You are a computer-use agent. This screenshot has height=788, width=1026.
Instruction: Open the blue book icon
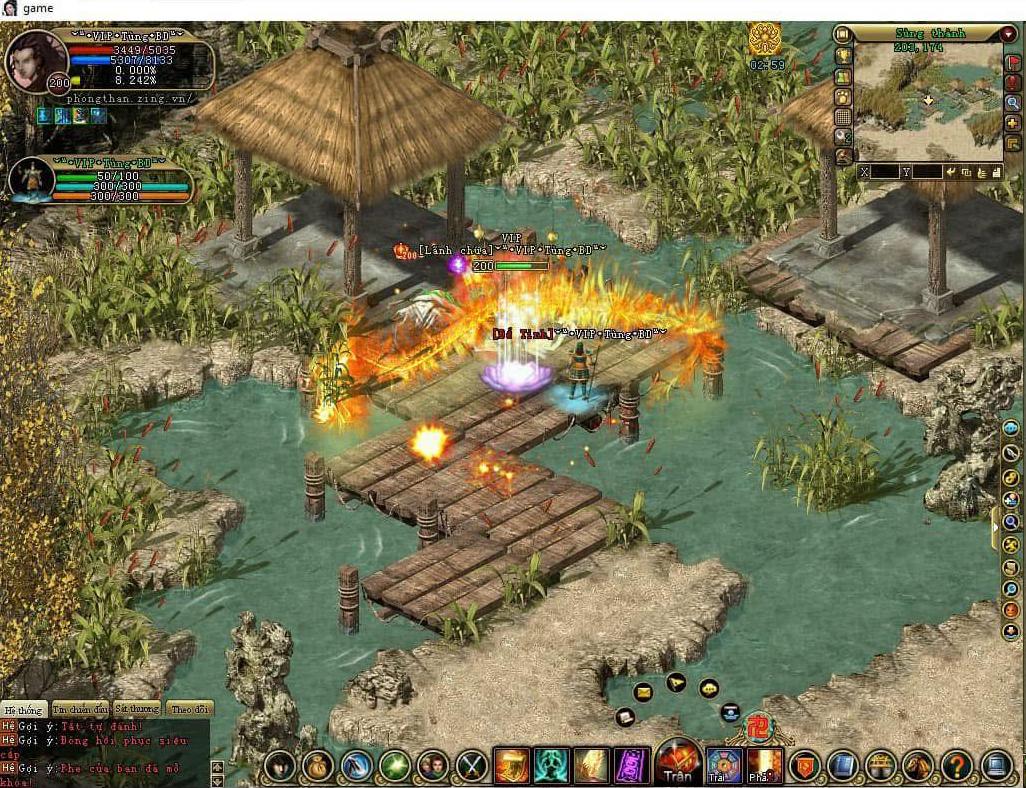click(843, 766)
